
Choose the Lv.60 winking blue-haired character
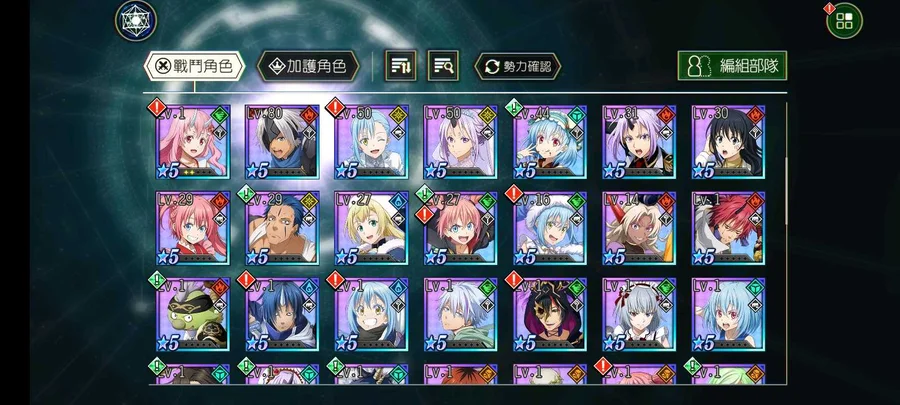click(x=371, y=141)
